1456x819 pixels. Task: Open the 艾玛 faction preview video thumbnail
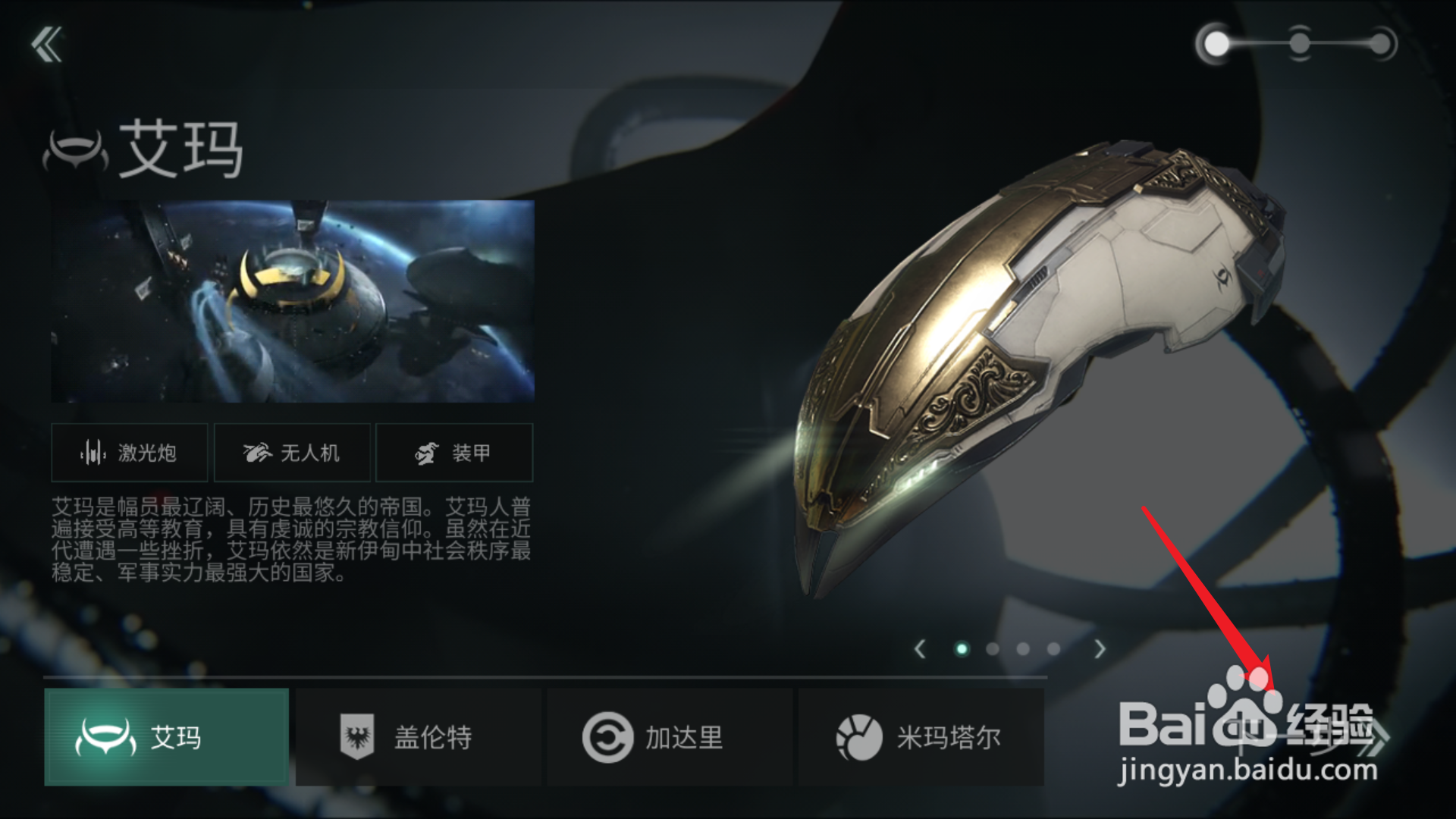292,300
